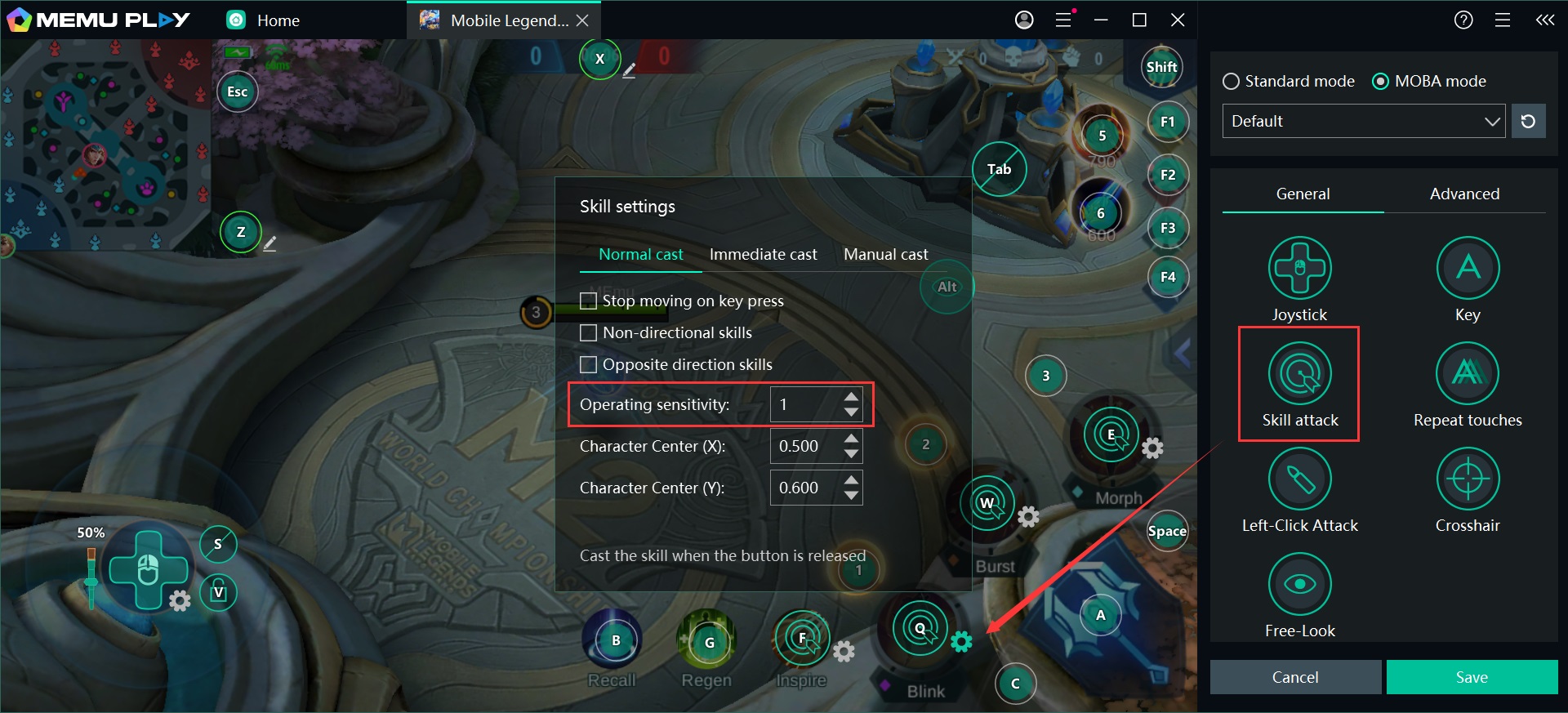Tick Opposite direction skills checkbox
The image size is (1568, 713).
(588, 365)
